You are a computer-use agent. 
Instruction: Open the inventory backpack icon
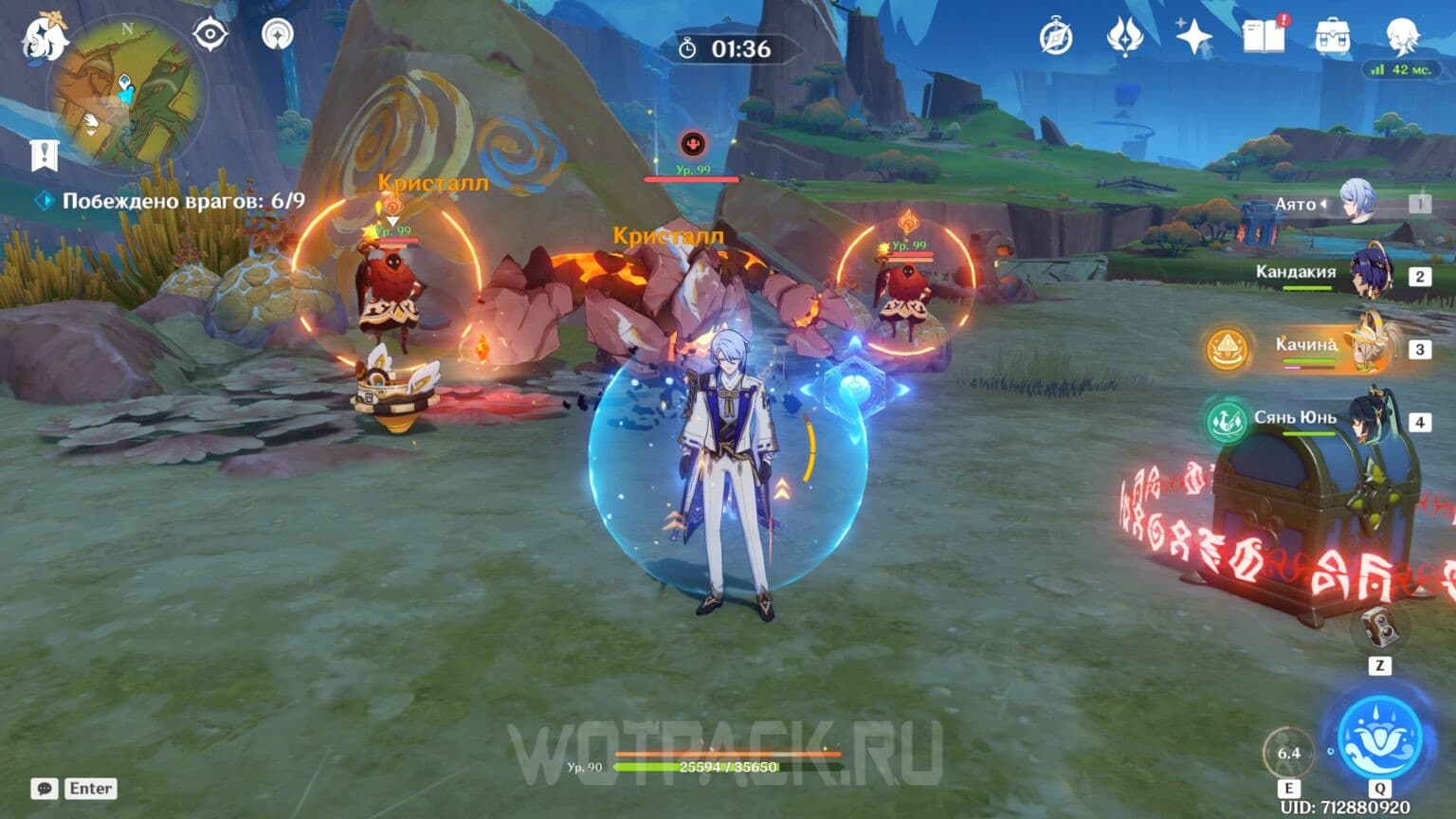[1331, 35]
